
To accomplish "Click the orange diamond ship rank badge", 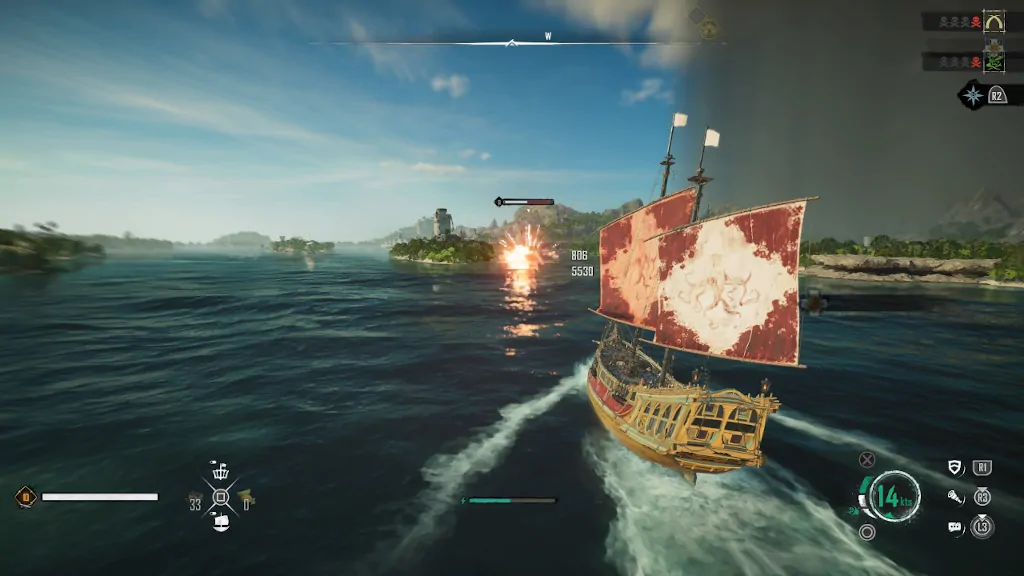I will point(26,496).
